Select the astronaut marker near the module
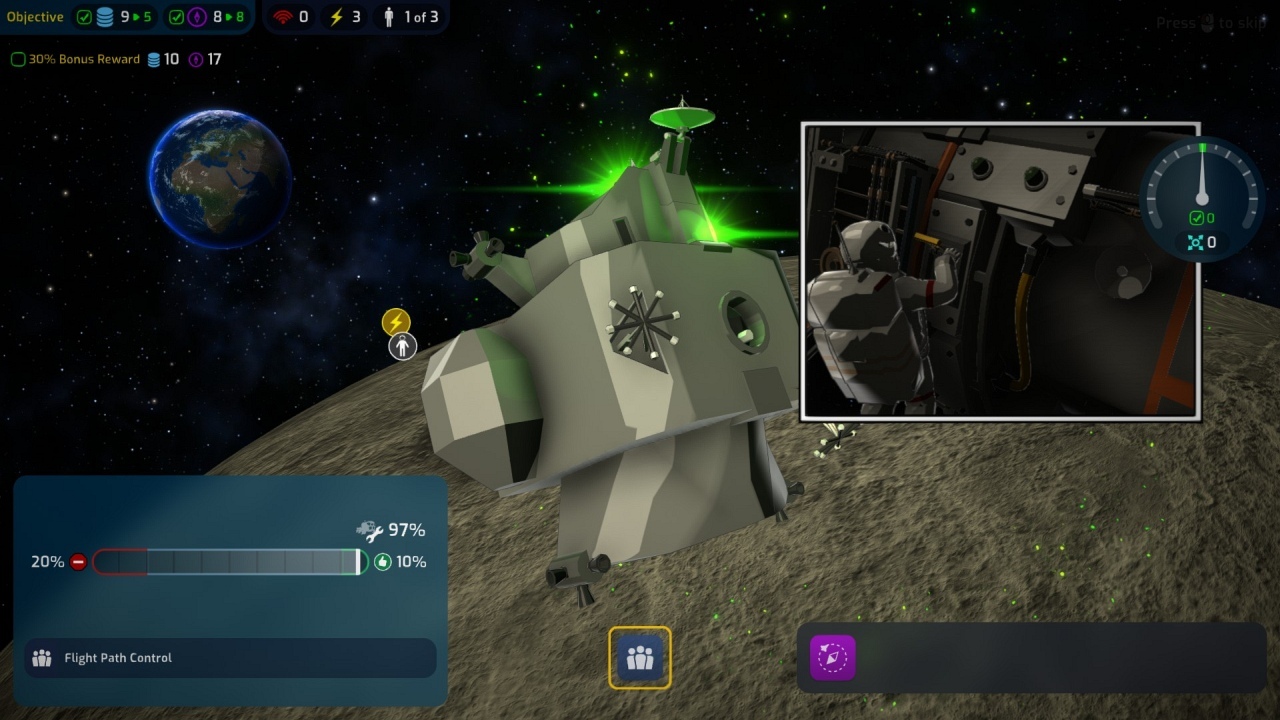1280x720 pixels. 403,347
